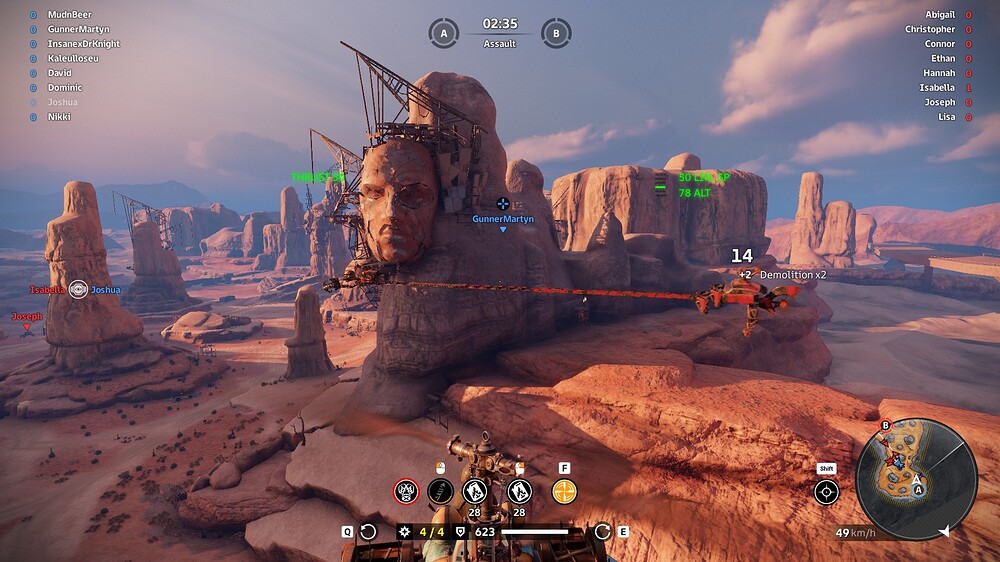Image resolution: width=1000 pixels, height=562 pixels.
Task: Select the A marker on the minimap
Action: pyautogui.click(x=917, y=490)
